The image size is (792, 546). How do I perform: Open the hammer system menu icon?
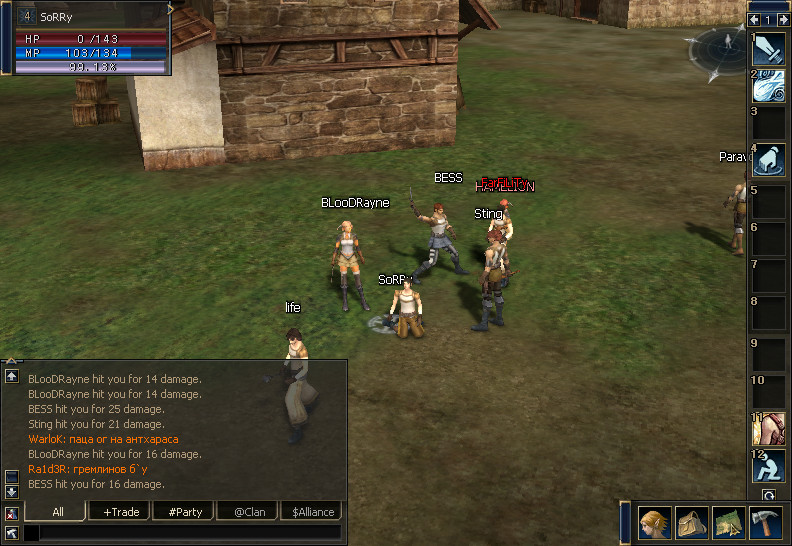[765, 523]
